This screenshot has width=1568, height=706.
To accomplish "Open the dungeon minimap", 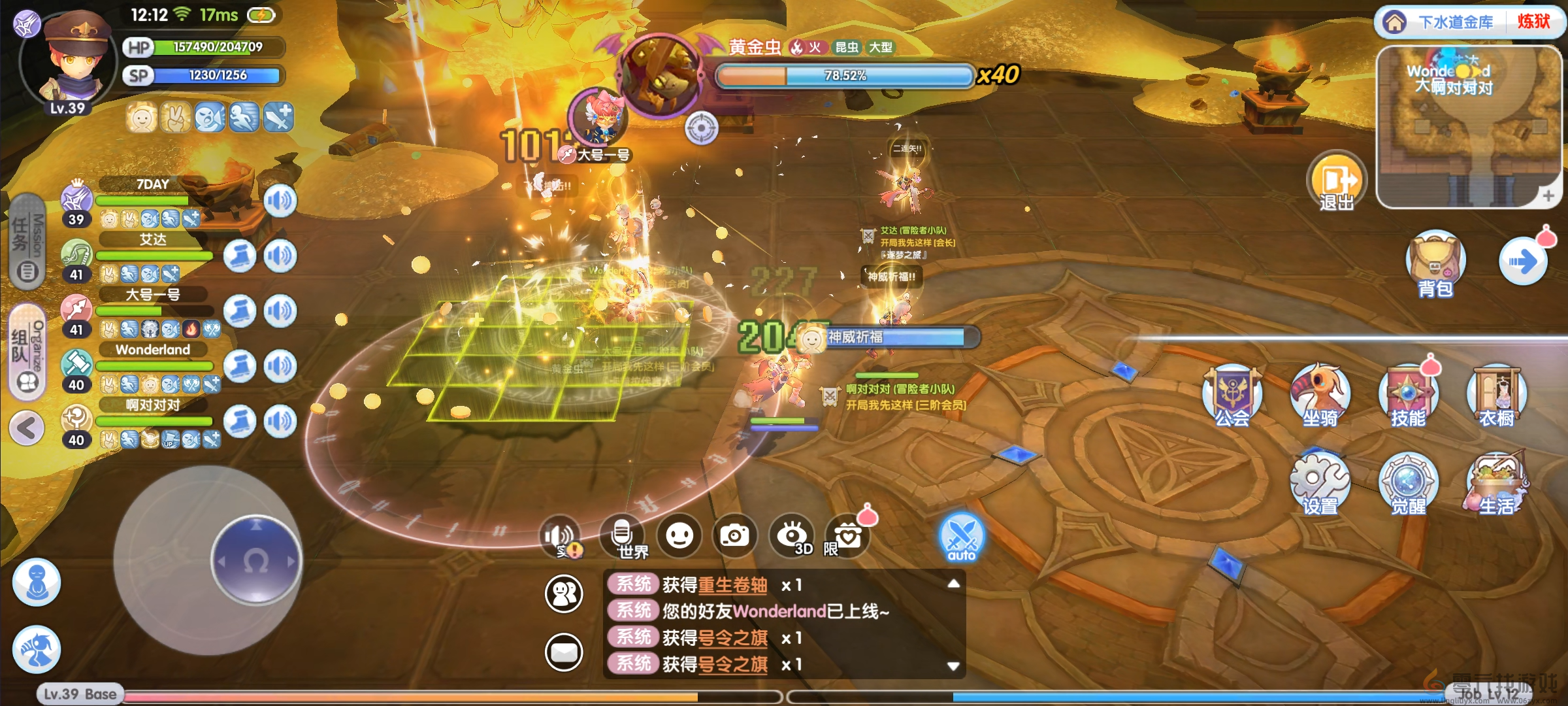I will click(1469, 127).
